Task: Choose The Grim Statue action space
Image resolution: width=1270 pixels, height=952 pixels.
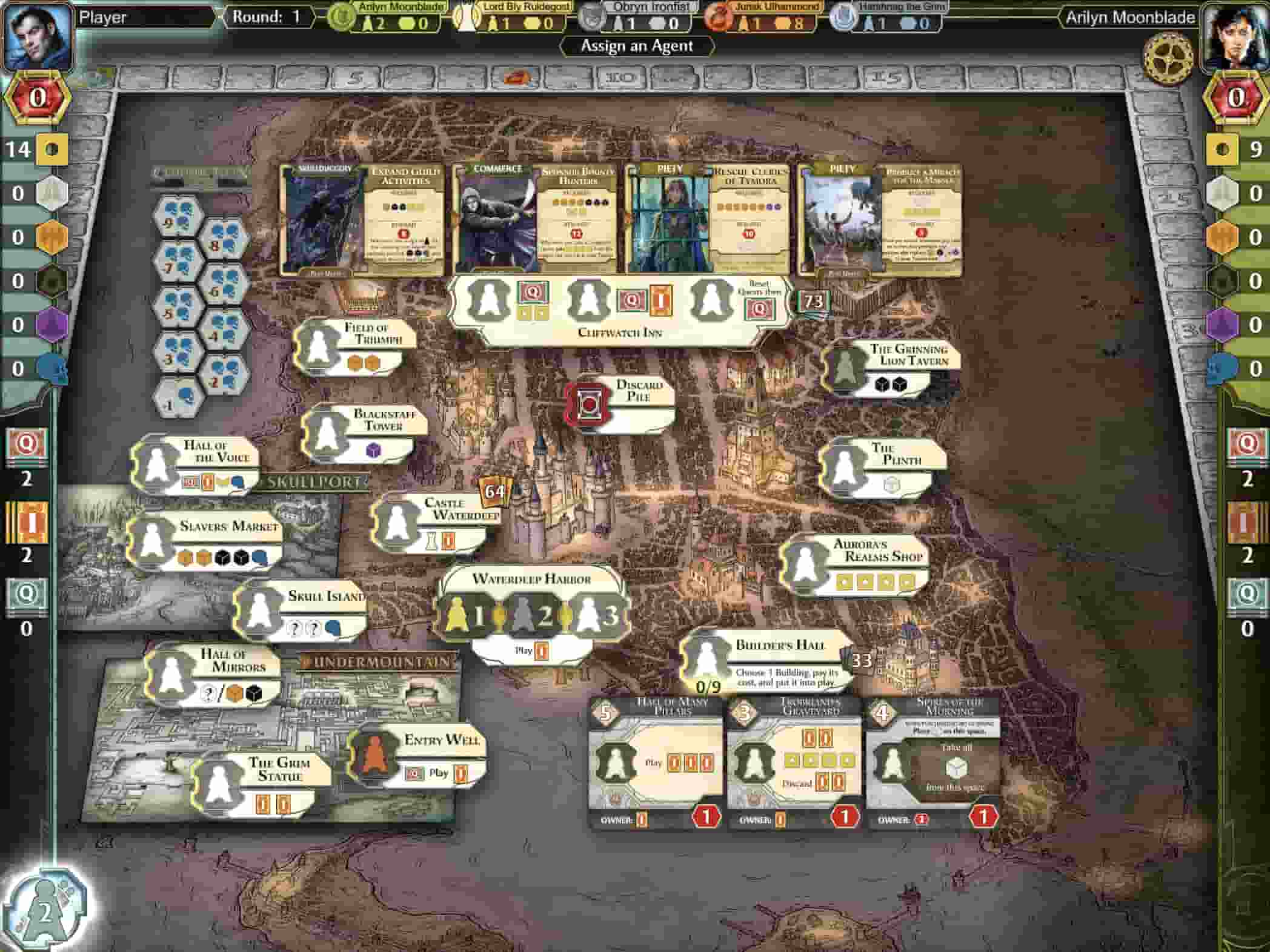Action: coord(217,782)
